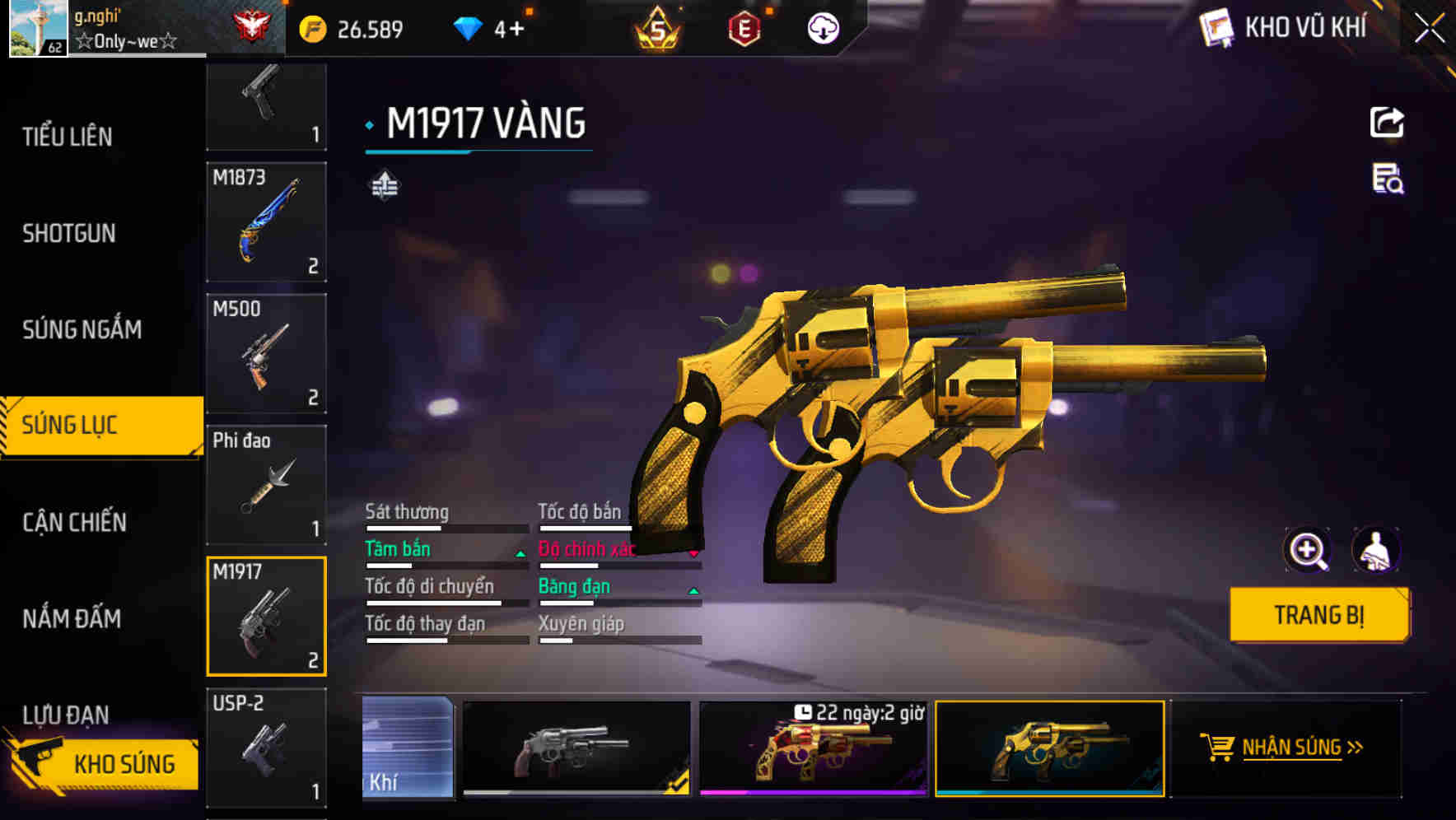Select the USP-2 pistol slot

266,748
